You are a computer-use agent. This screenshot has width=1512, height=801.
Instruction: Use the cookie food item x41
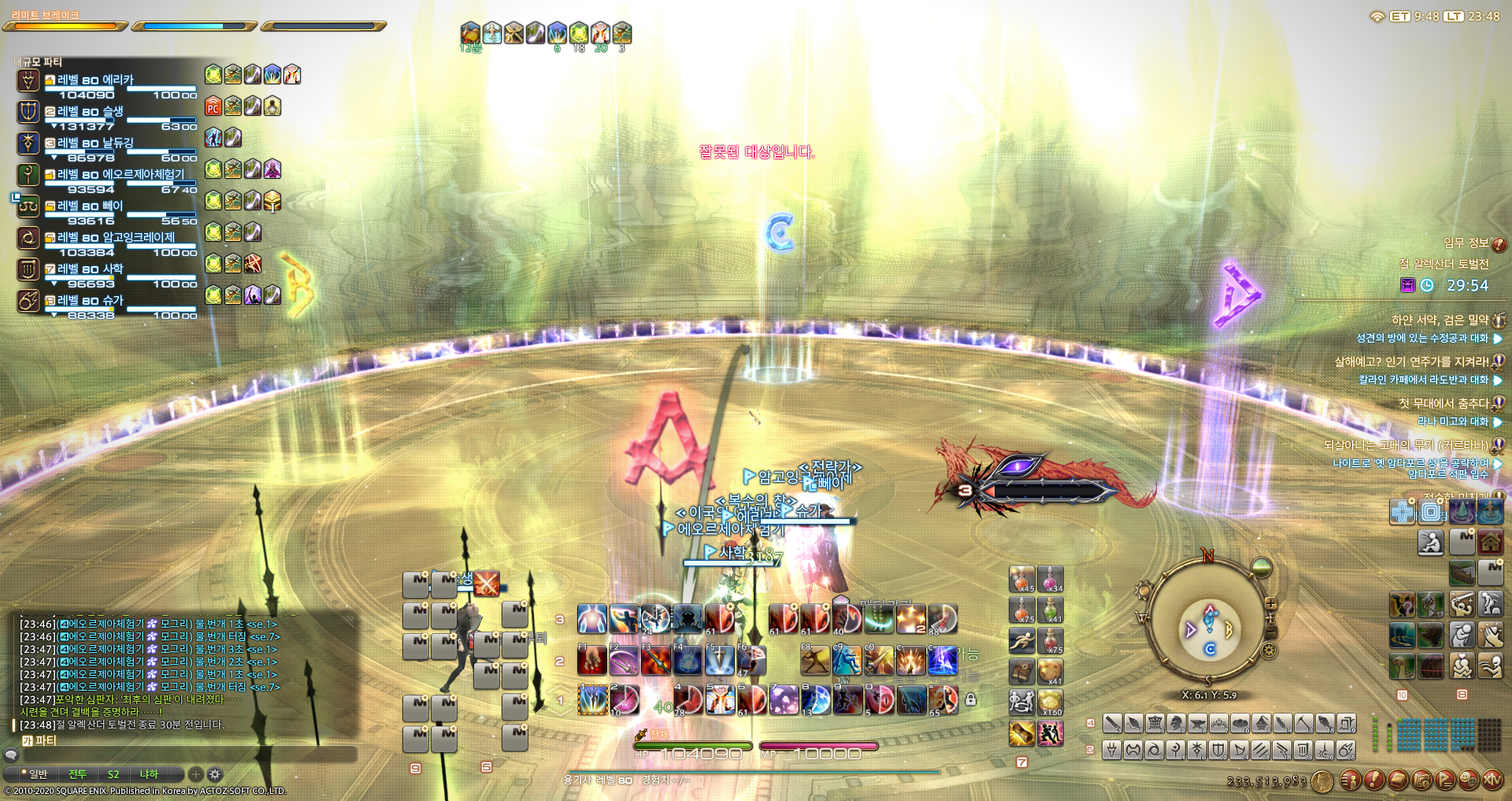point(1050,671)
